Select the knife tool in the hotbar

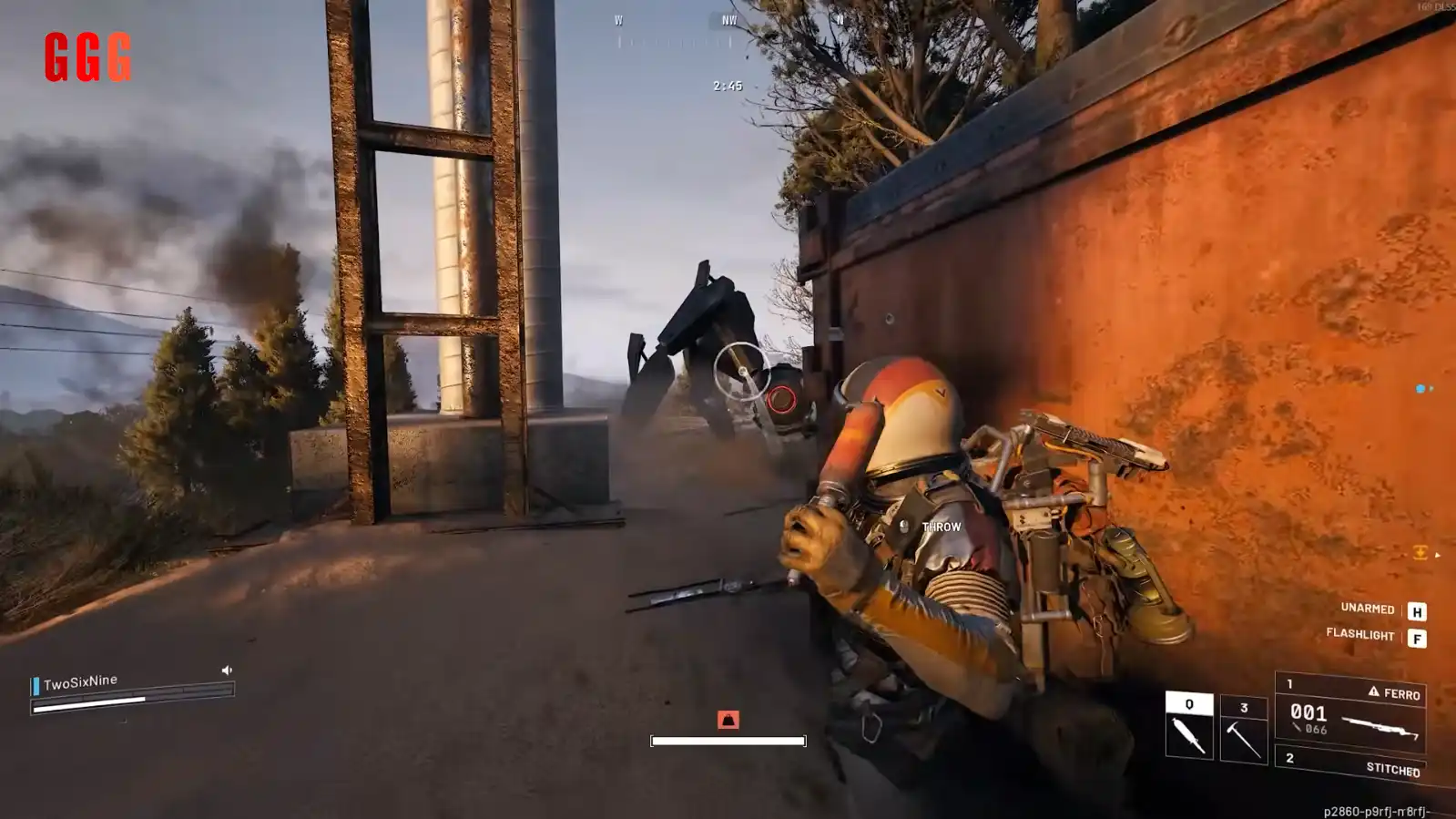(x=1189, y=726)
